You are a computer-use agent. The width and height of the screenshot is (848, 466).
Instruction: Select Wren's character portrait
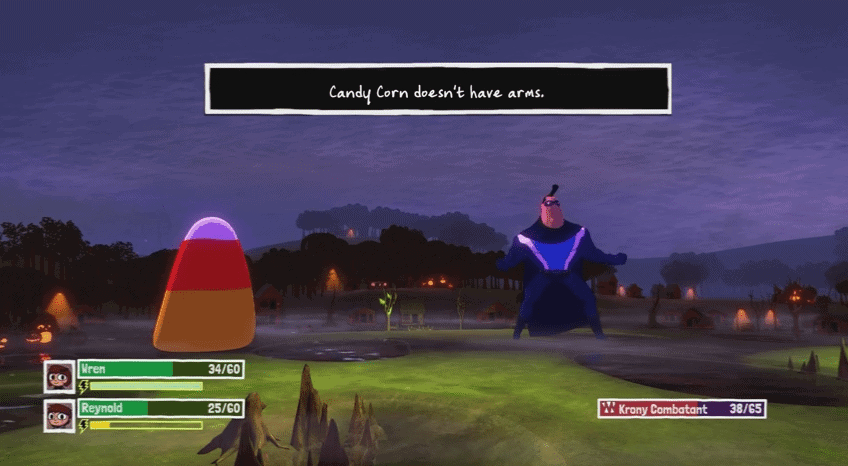click(x=60, y=376)
